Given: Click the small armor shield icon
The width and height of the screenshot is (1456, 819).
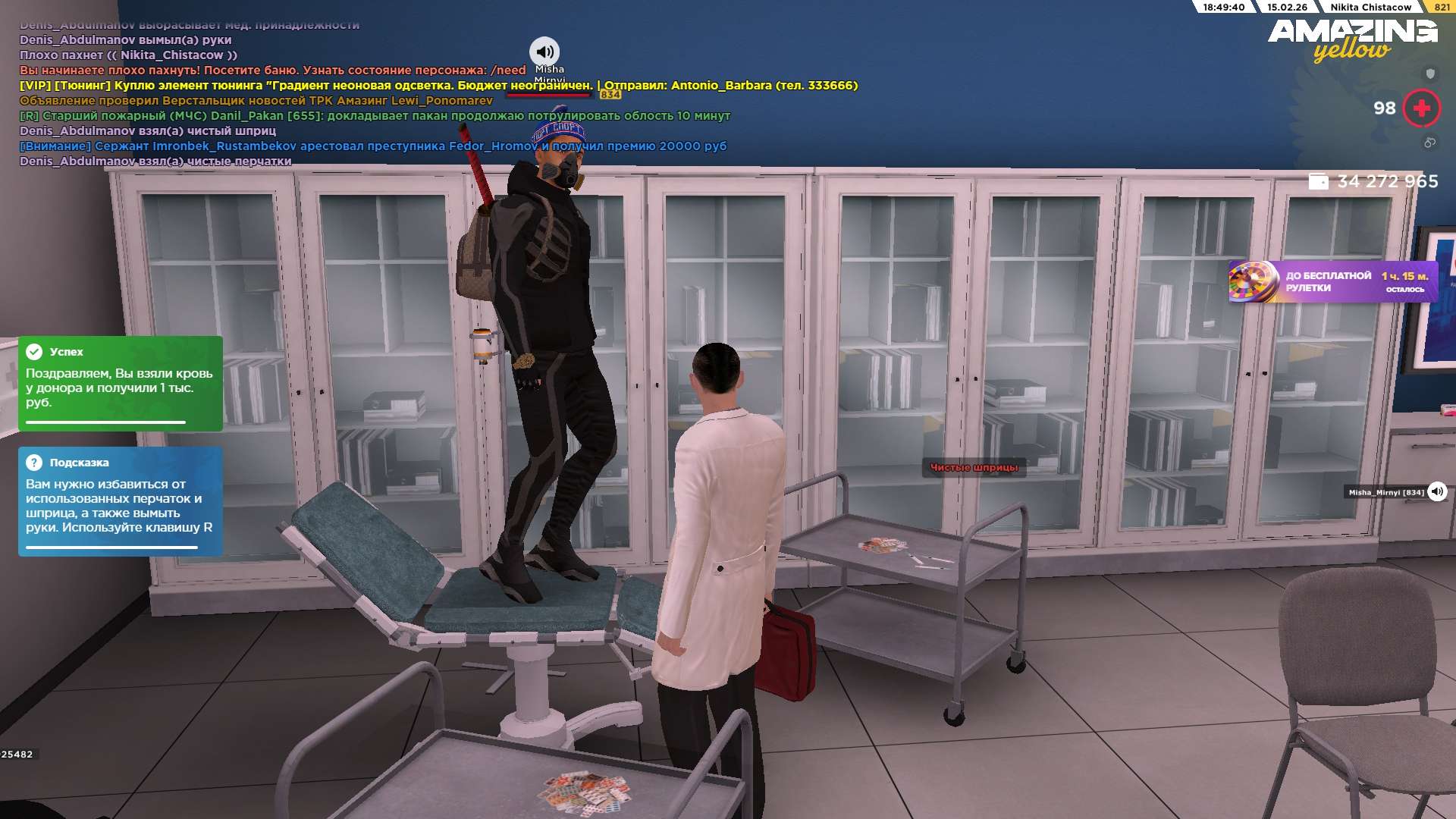Looking at the screenshot, I should click(1430, 74).
